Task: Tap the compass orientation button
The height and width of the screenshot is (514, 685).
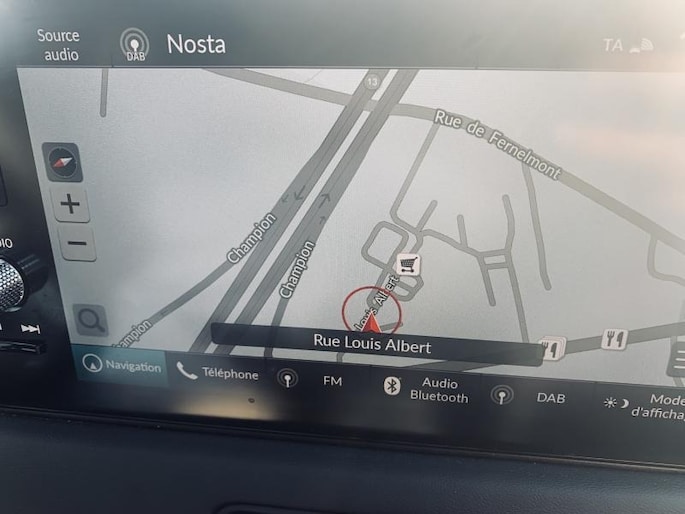Action: click(x=64, y=160)
